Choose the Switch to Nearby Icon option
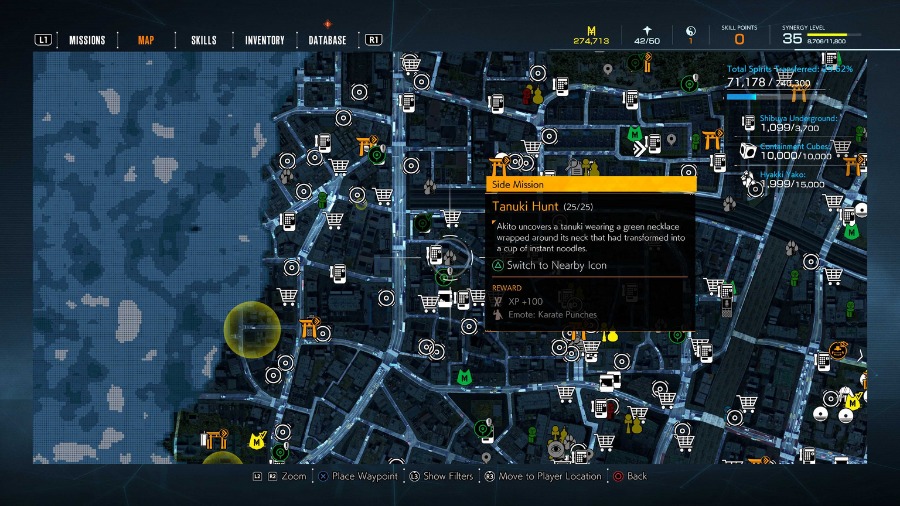 pos(555,265)
